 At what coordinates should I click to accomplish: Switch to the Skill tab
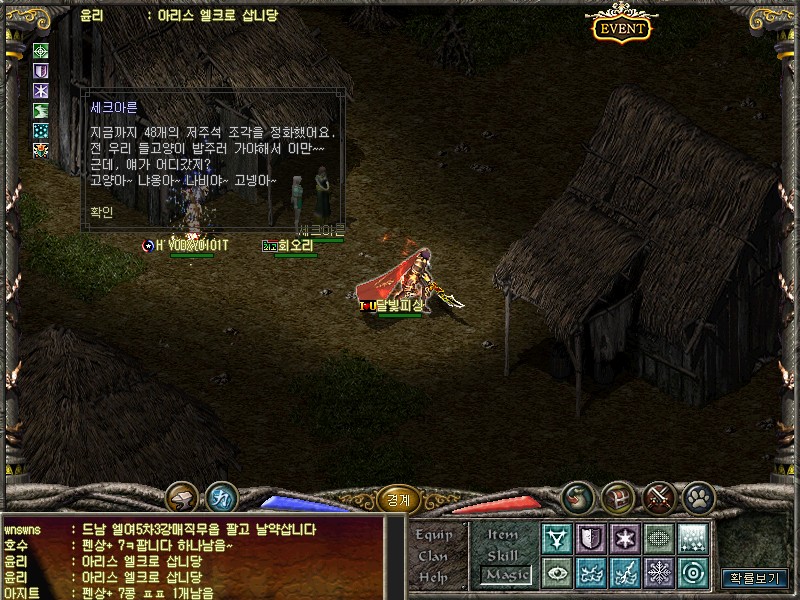(x=503, y=555)
